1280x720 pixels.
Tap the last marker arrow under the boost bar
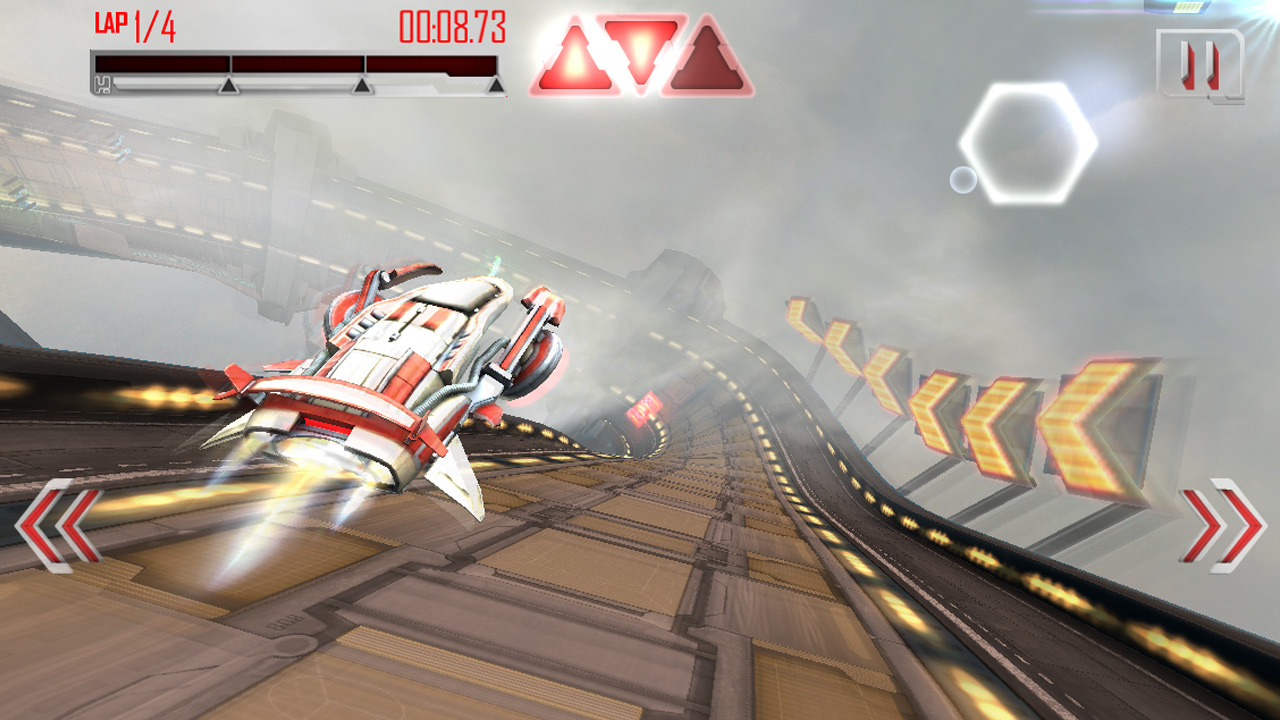pos(492,88)
